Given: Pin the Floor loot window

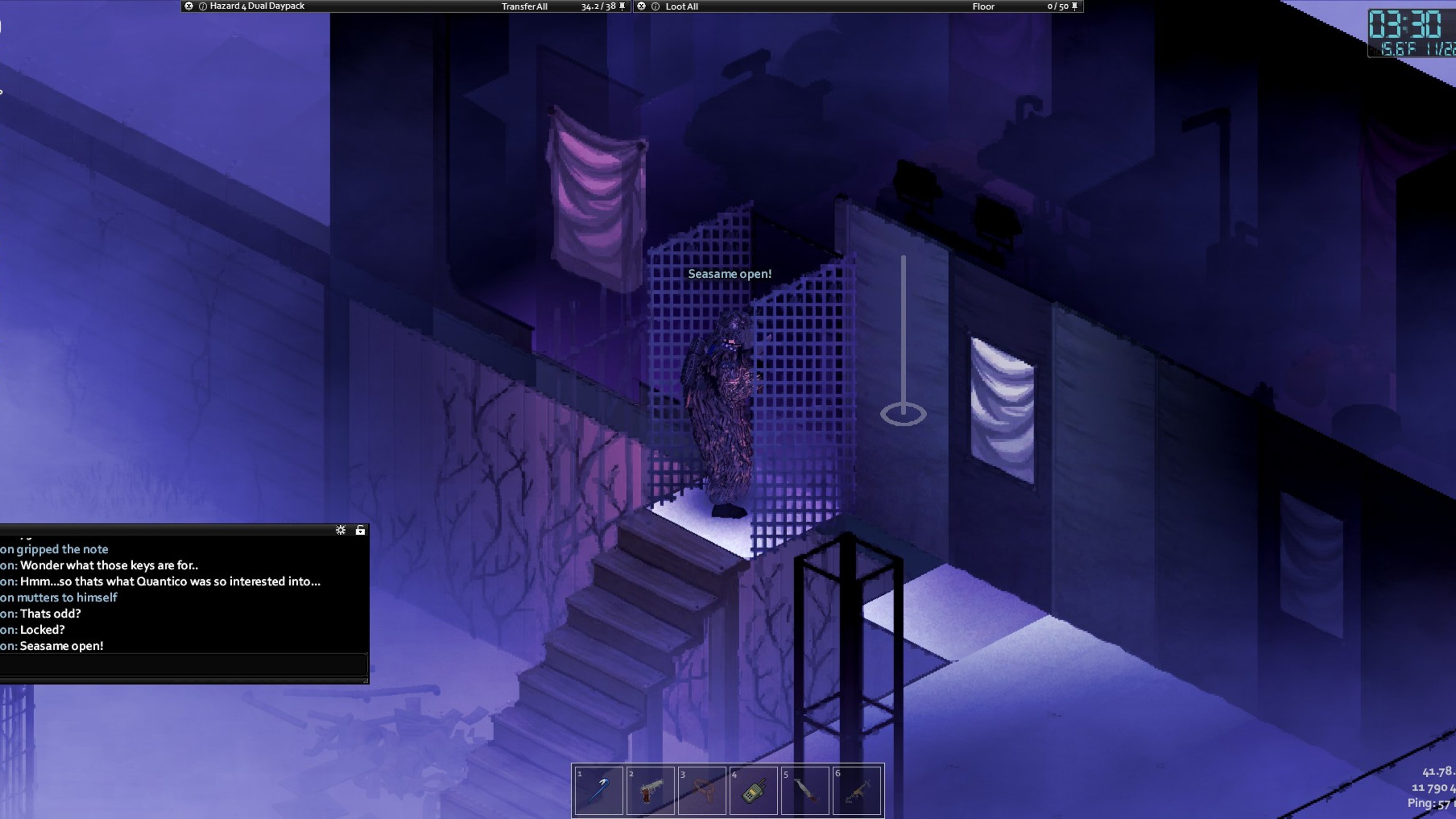Looking at the screenshot, I should coord(1074,6).
